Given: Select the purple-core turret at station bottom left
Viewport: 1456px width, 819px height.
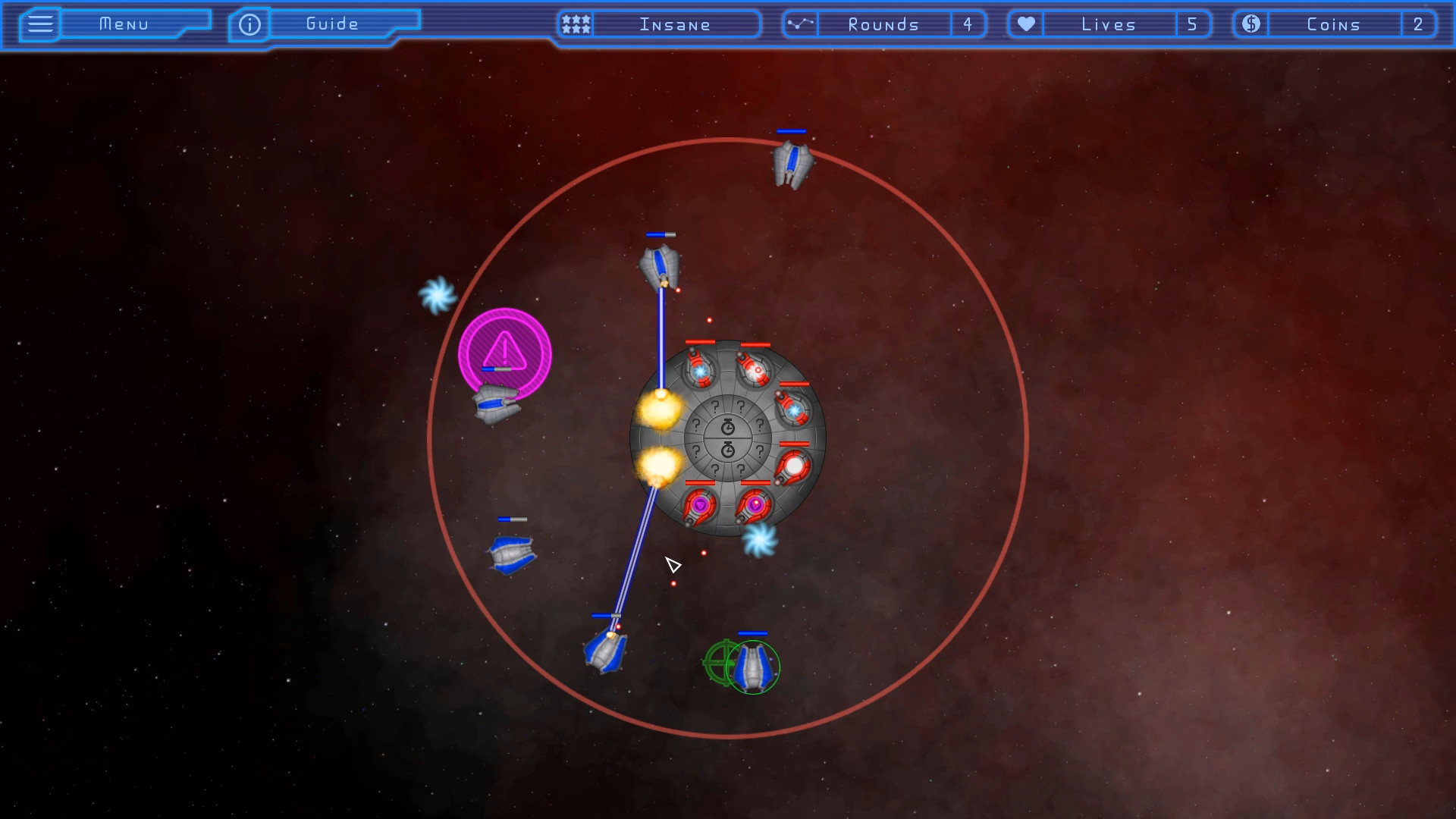Looking at the screenshot, I should 699,504.
